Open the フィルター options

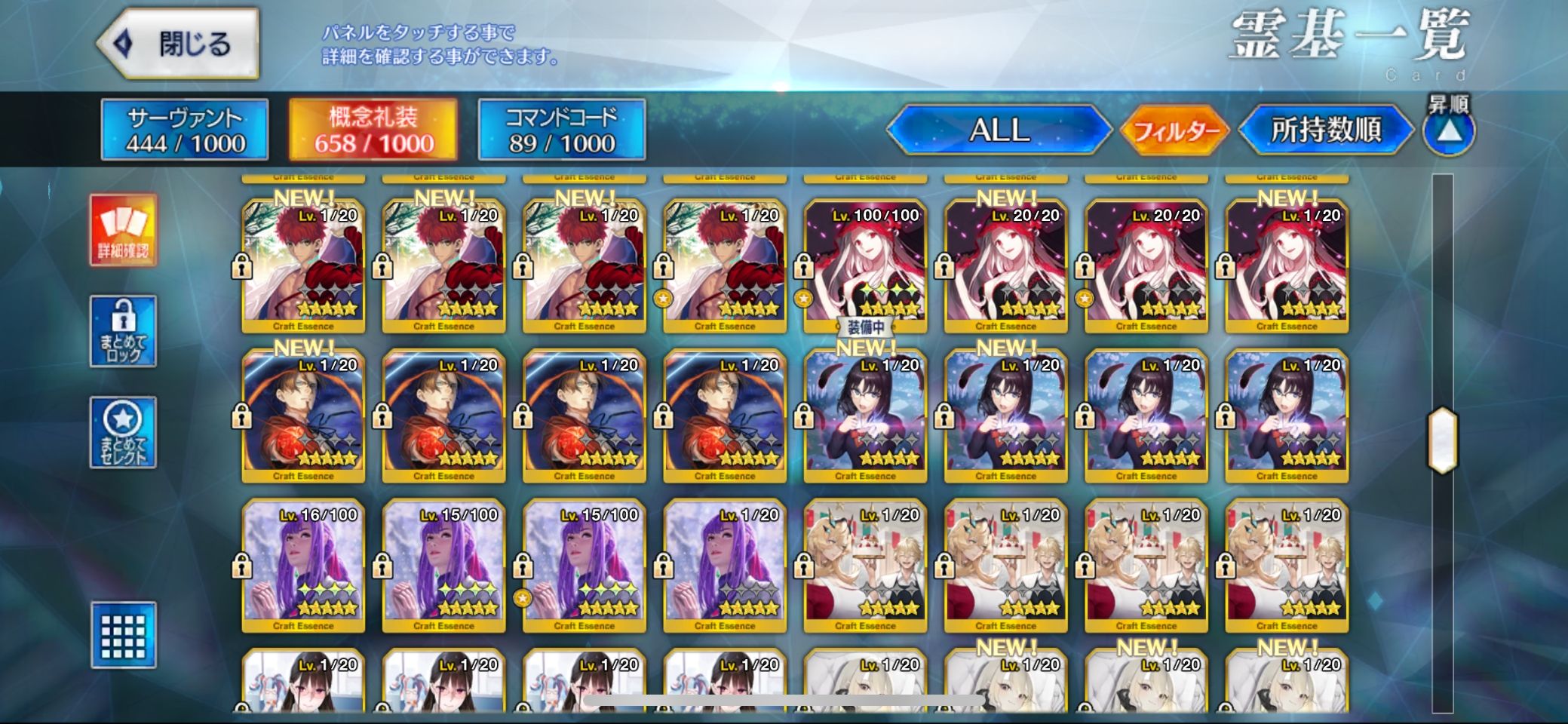click(1175, 131)
